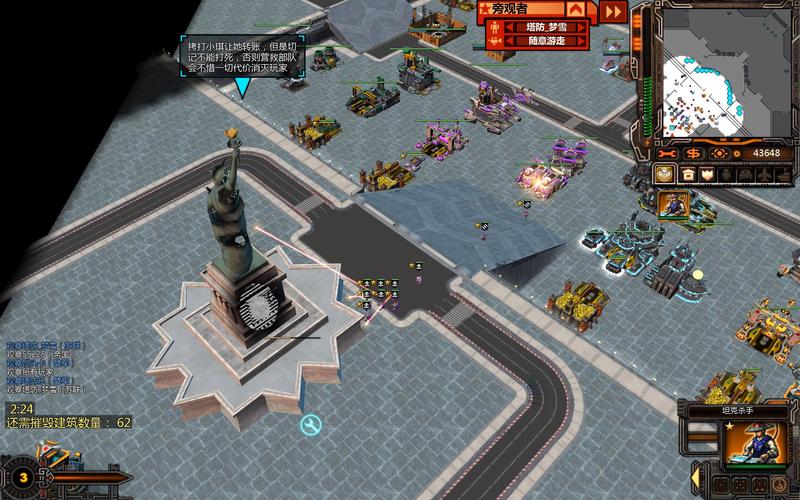
Task: Click the target crosshair button under the minimap
Action: tap(719, 153)
